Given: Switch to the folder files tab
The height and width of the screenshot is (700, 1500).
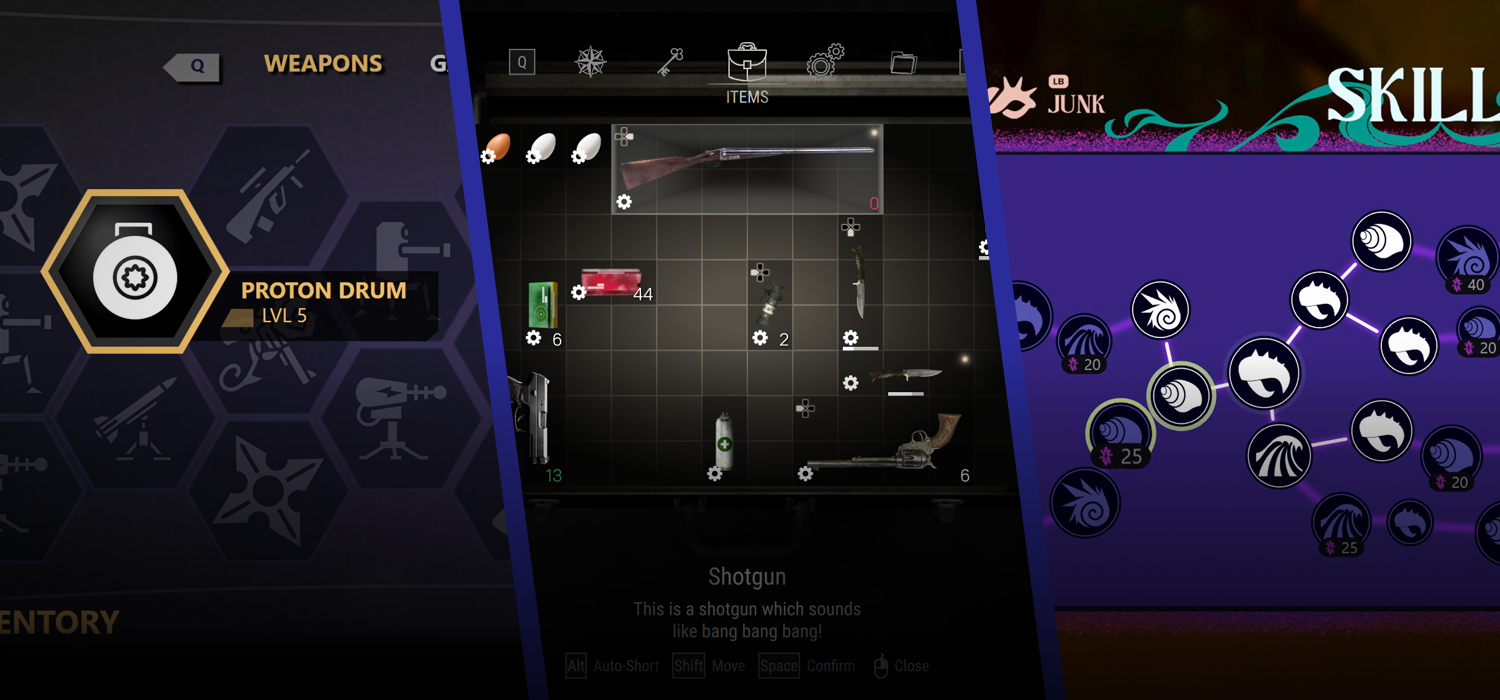Looking at the screenshot, I should (903, 63).
